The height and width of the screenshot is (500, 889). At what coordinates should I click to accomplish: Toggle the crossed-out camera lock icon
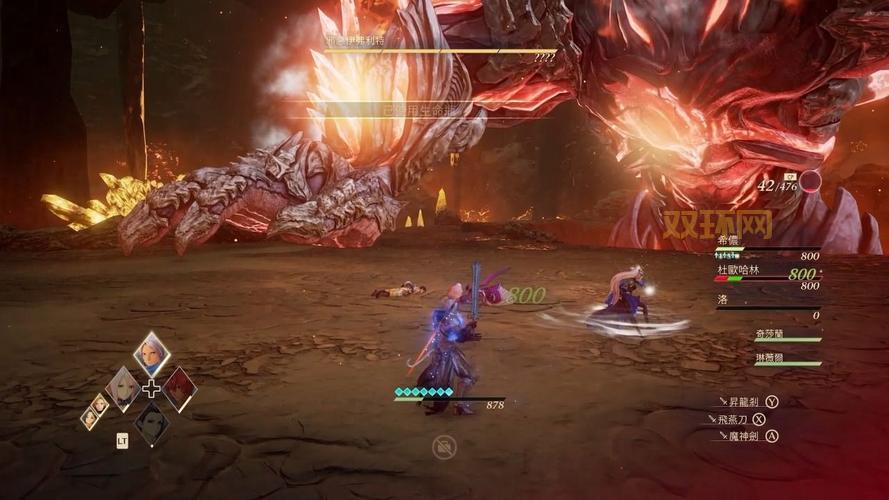tap(444, 447)
